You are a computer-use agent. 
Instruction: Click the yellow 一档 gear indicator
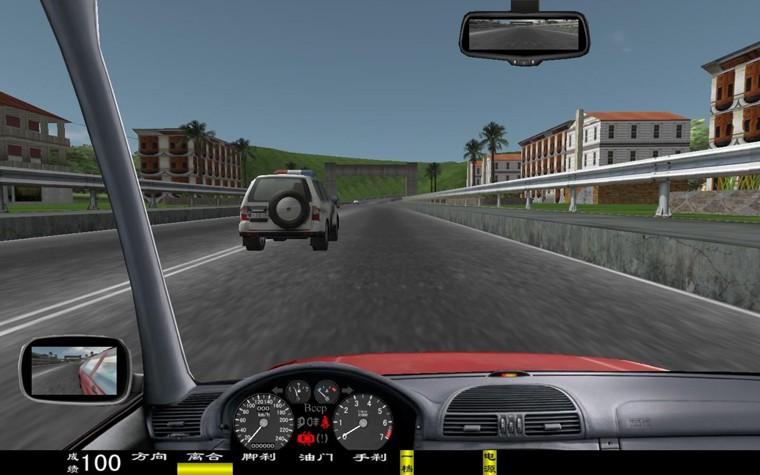click(x=407, y=461)
